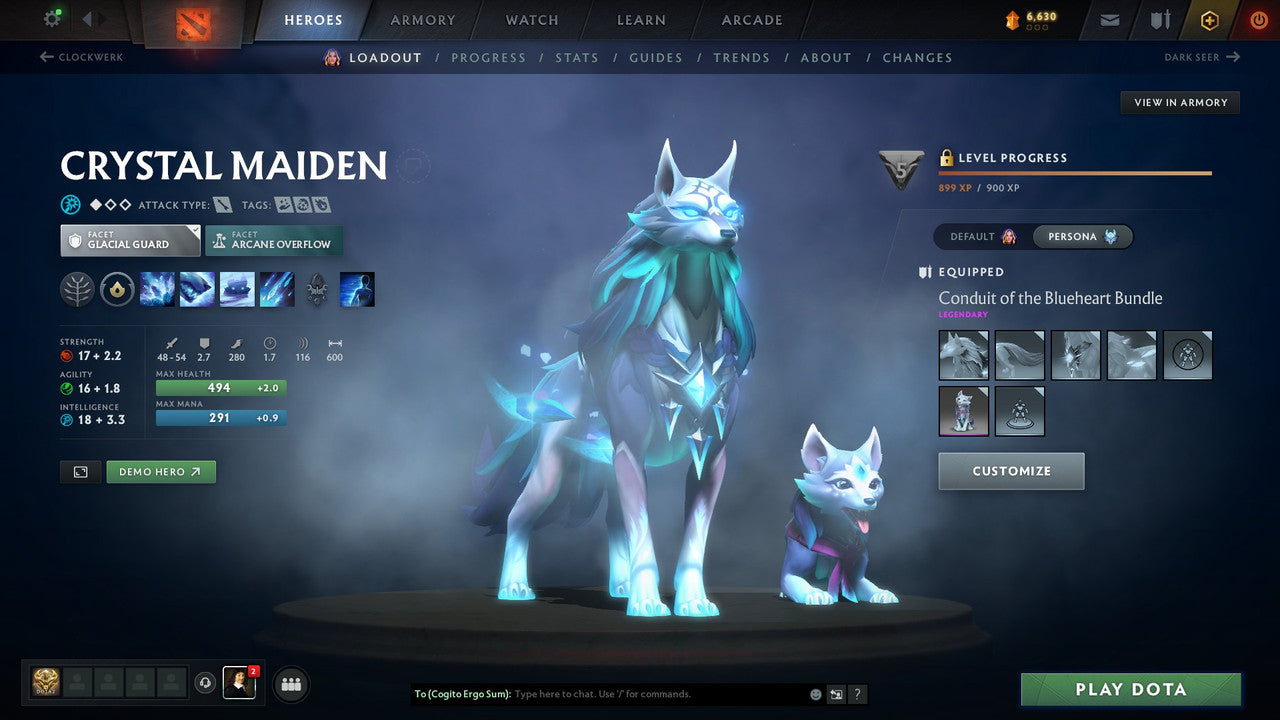Switch to the Watch tab
Viewport: 1280px width, 720px height.
click(x=531, y=19)
